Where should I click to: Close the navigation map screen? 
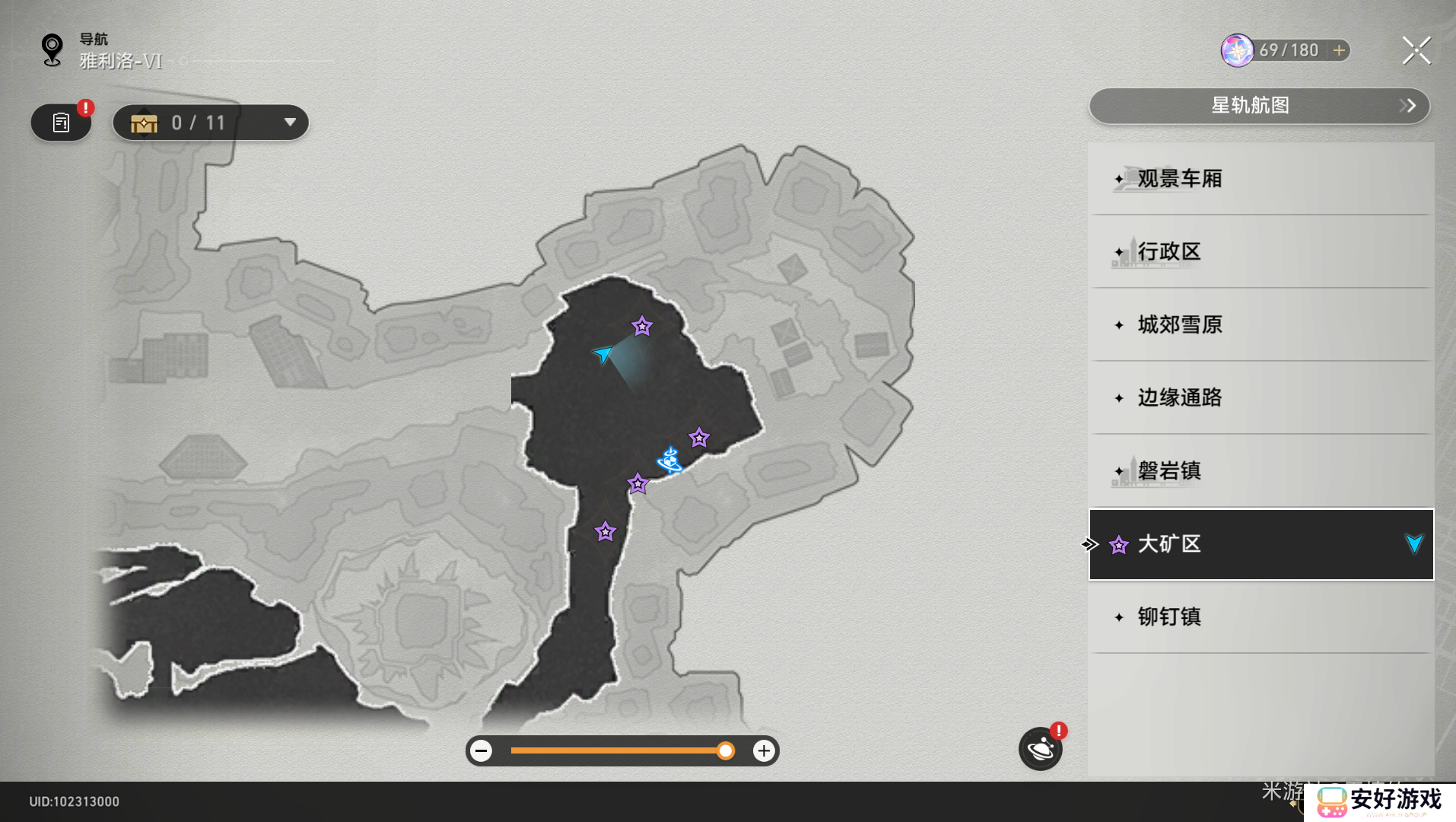[x=1416, y=51]
